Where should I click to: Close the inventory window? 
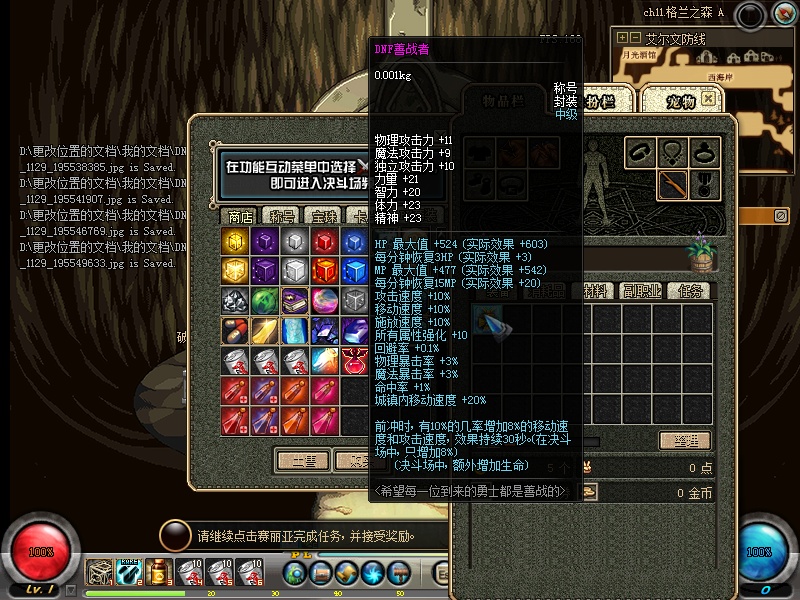[x=709, y=99]
